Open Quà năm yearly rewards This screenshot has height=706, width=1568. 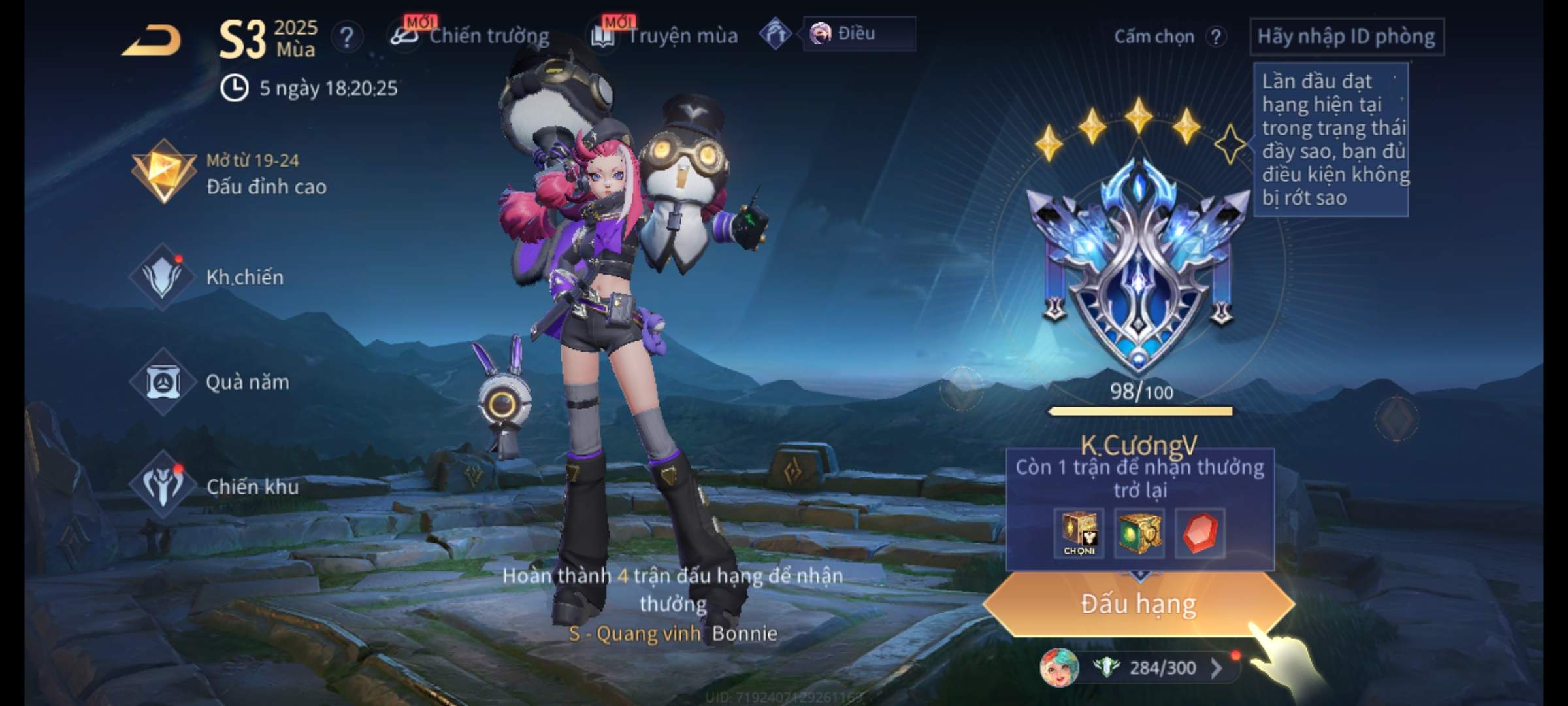point(209,382)
